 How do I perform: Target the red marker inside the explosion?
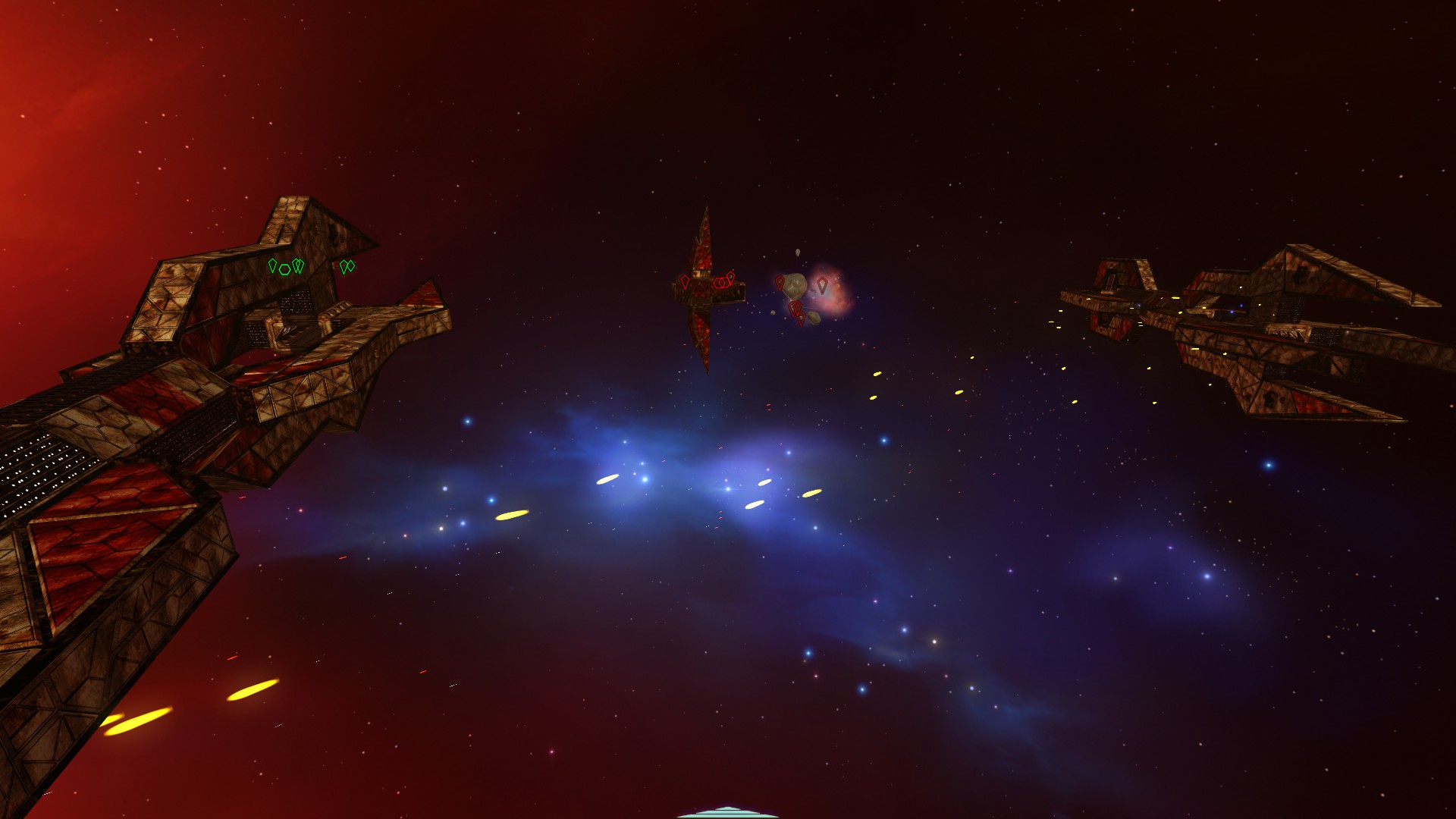822,285
